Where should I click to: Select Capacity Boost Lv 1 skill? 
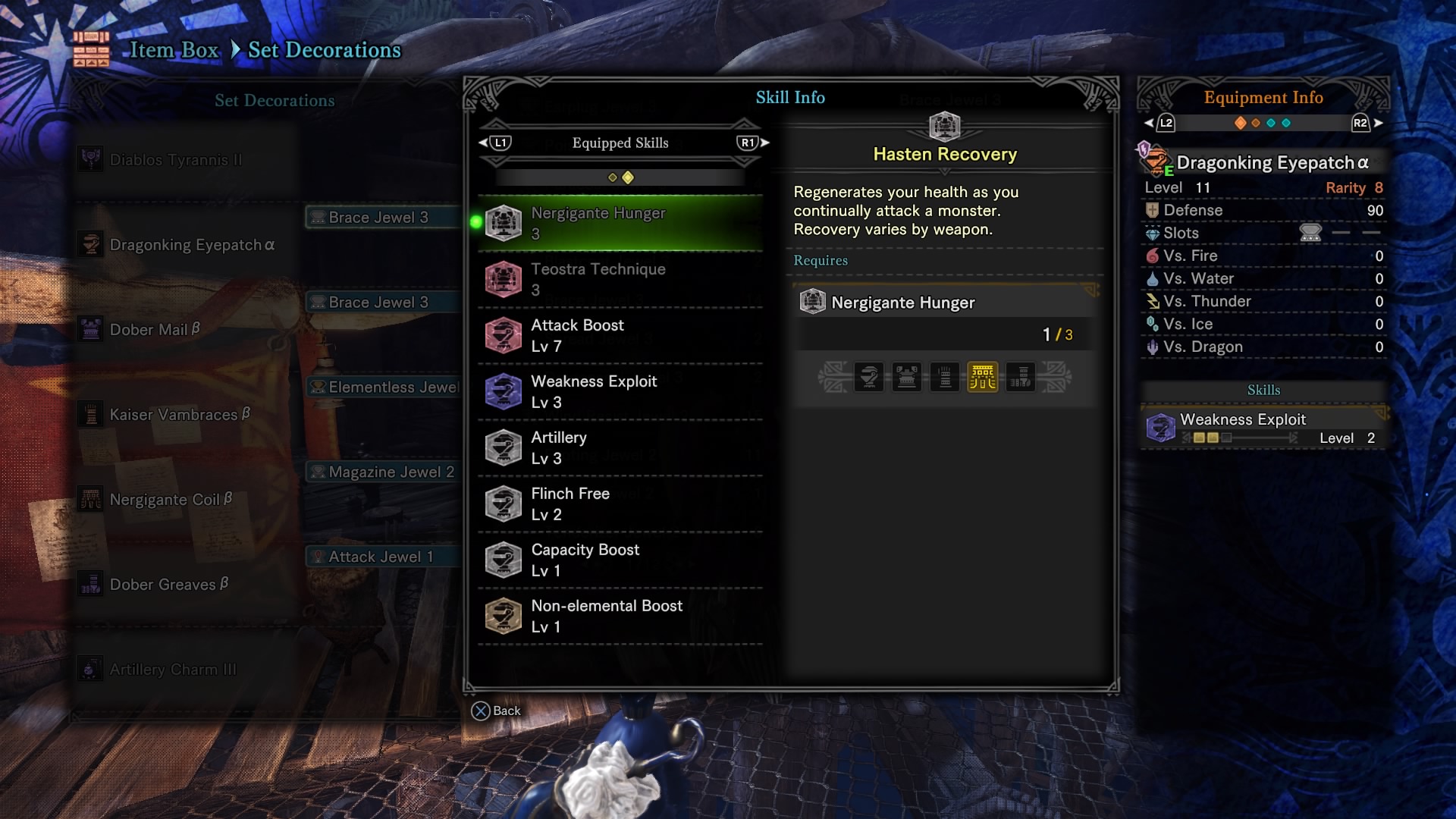[620, 560]
